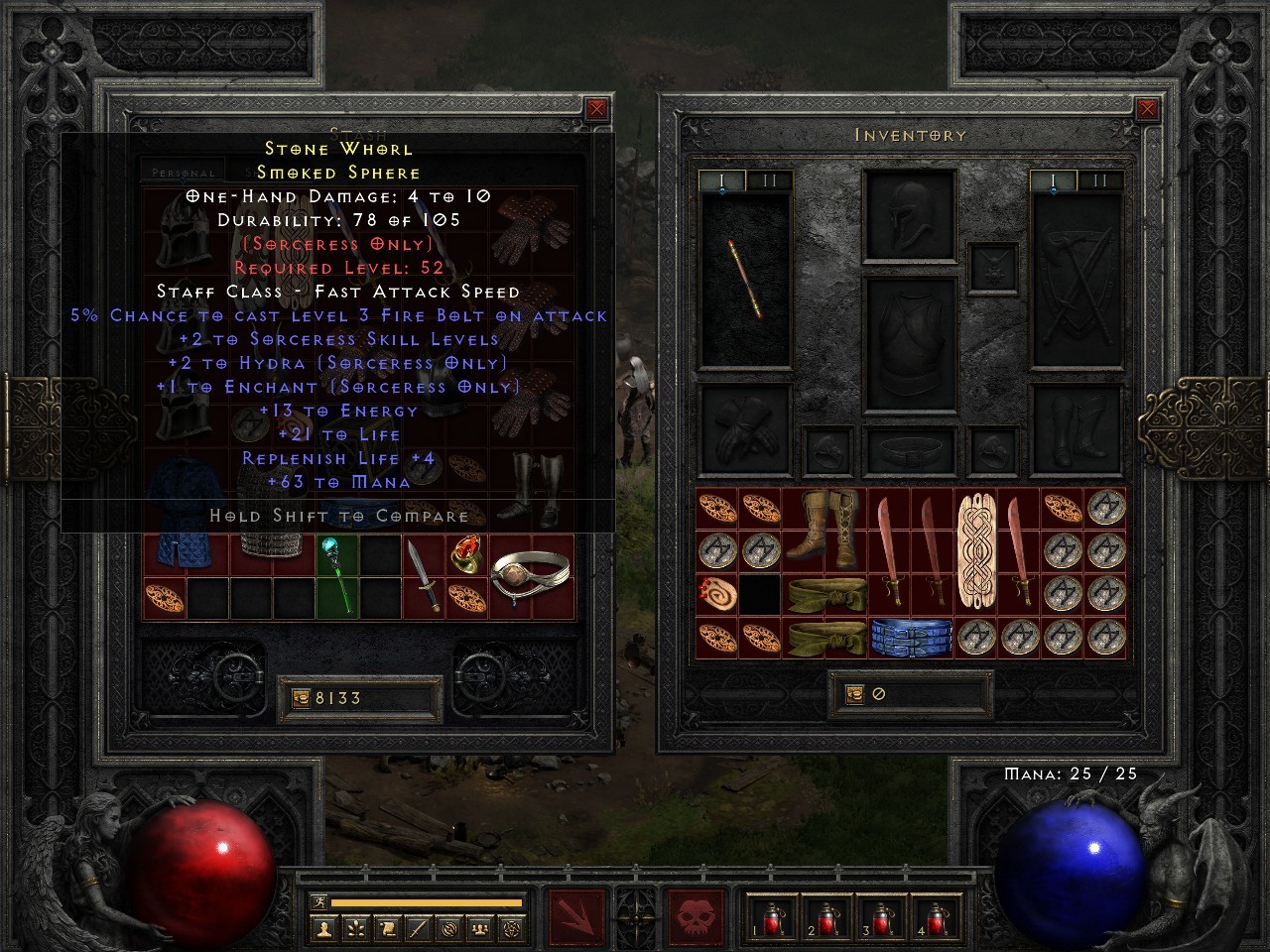Open the party screen icon

coord(478,929)
